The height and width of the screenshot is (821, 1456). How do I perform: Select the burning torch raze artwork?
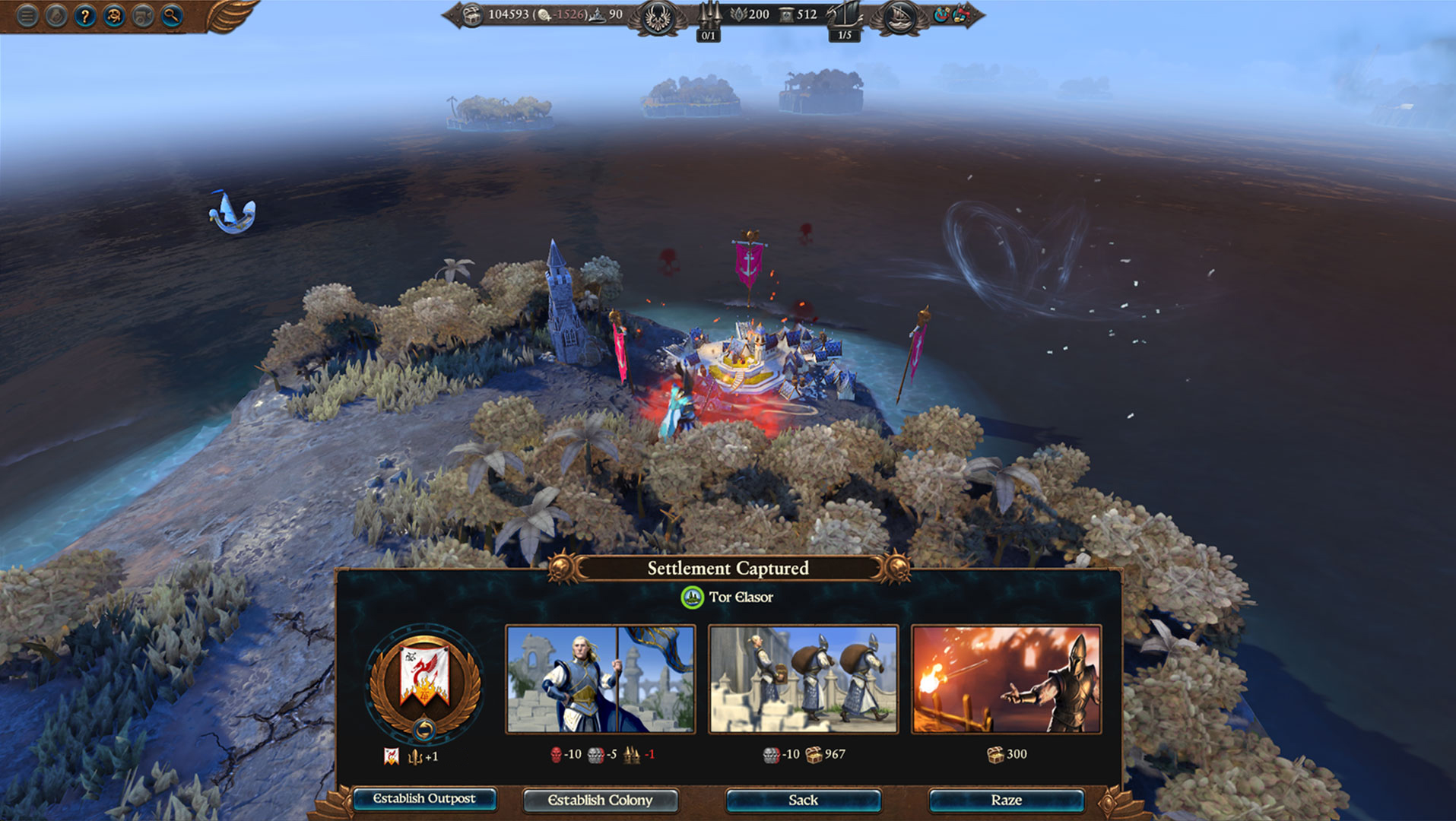coord(1006,679)
